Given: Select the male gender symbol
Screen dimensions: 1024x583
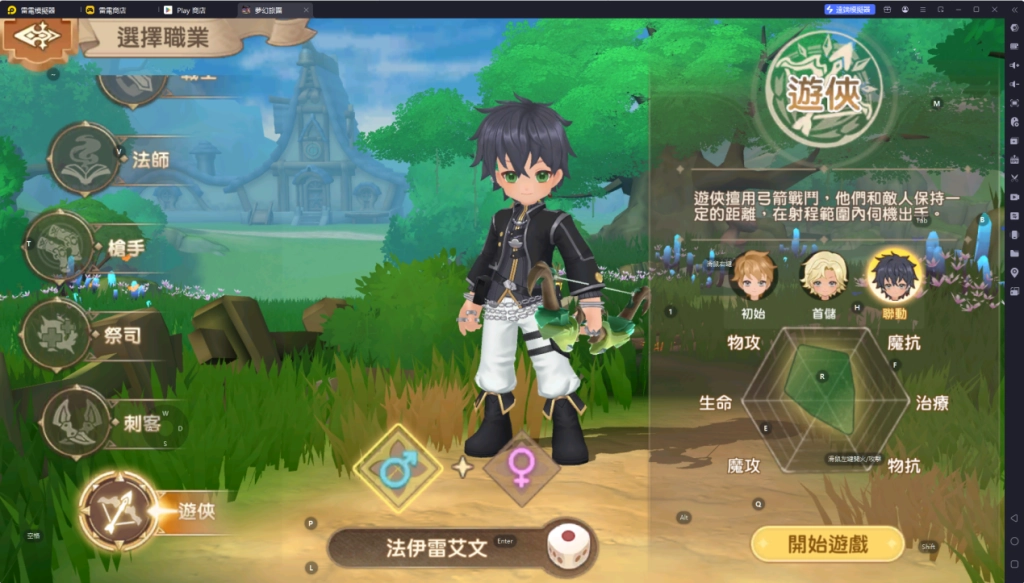Looking at the screenshot, I should click(397, 468).
